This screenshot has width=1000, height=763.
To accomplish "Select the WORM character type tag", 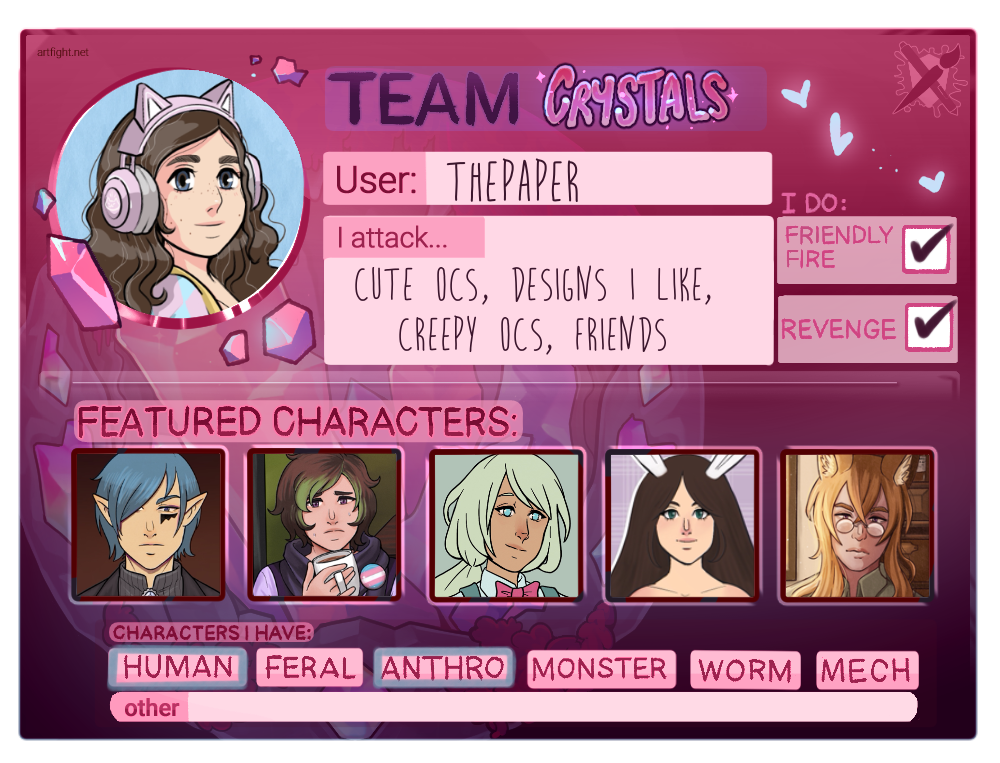I will point(745,670).
